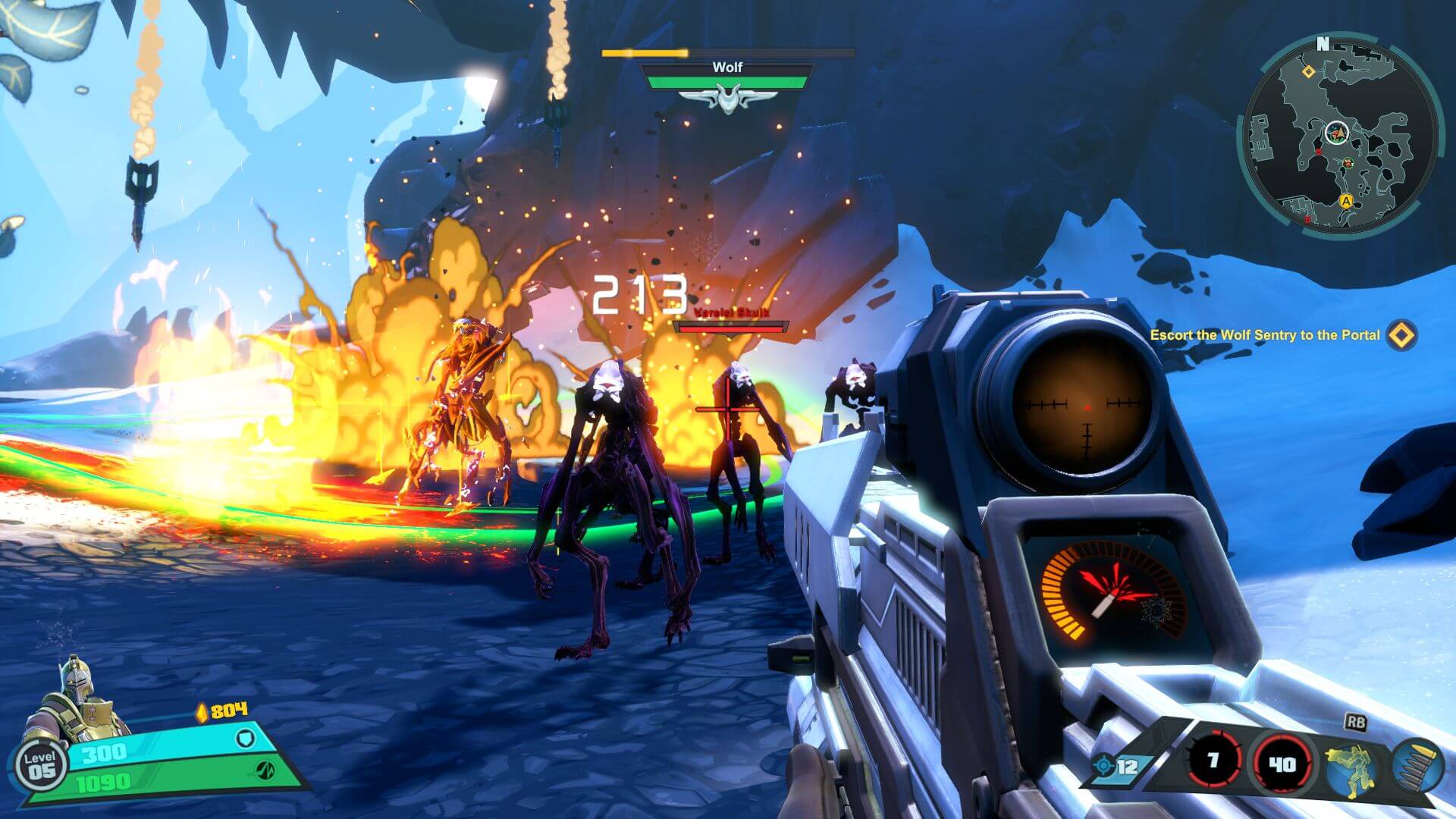Viewport: 1456px width, 819px height.
Task: Click the yellow A waypoint on the minimap
Action: coord(1345,202)
